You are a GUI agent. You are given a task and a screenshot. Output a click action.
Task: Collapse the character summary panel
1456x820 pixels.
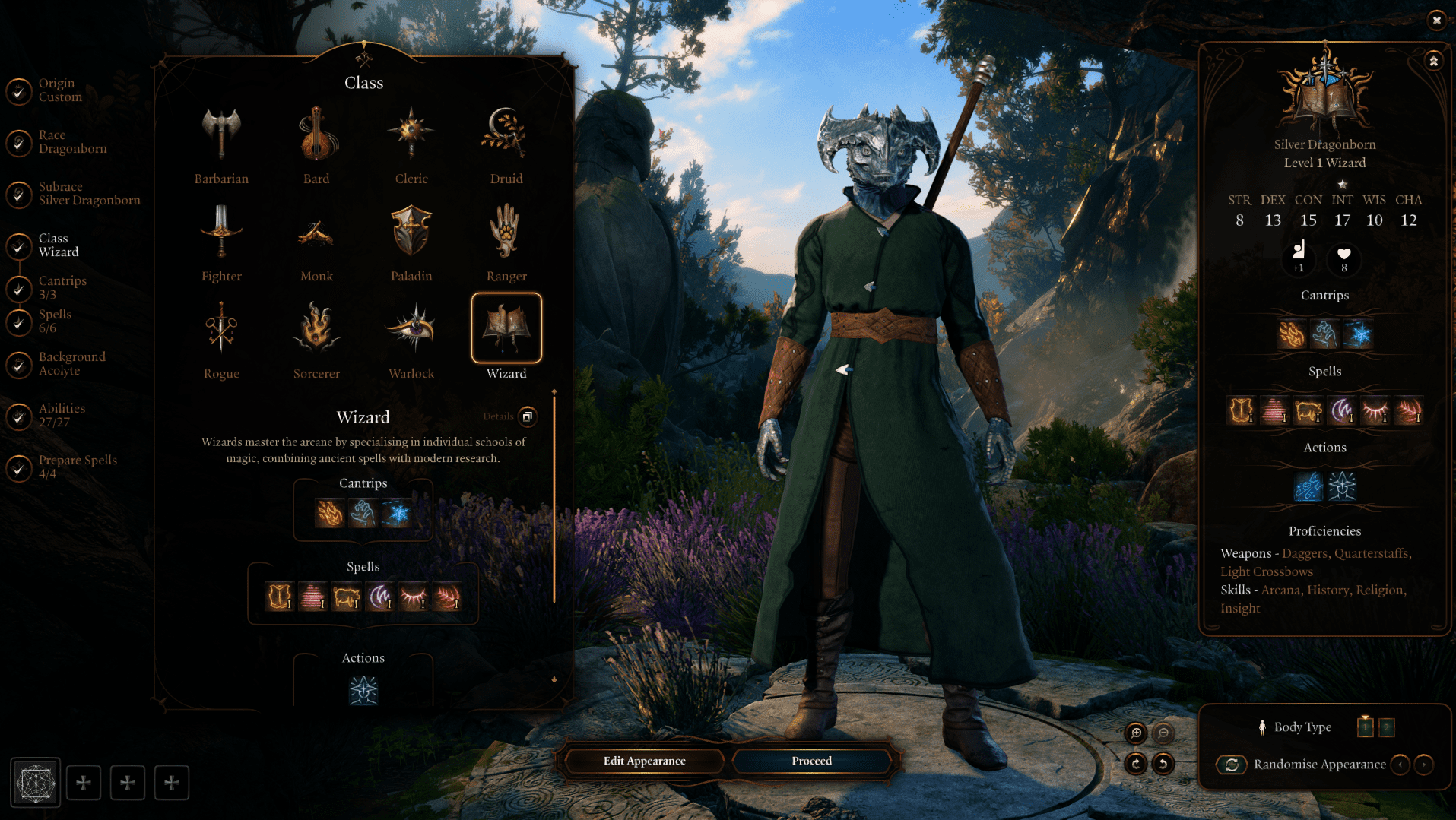[1433, 61]
